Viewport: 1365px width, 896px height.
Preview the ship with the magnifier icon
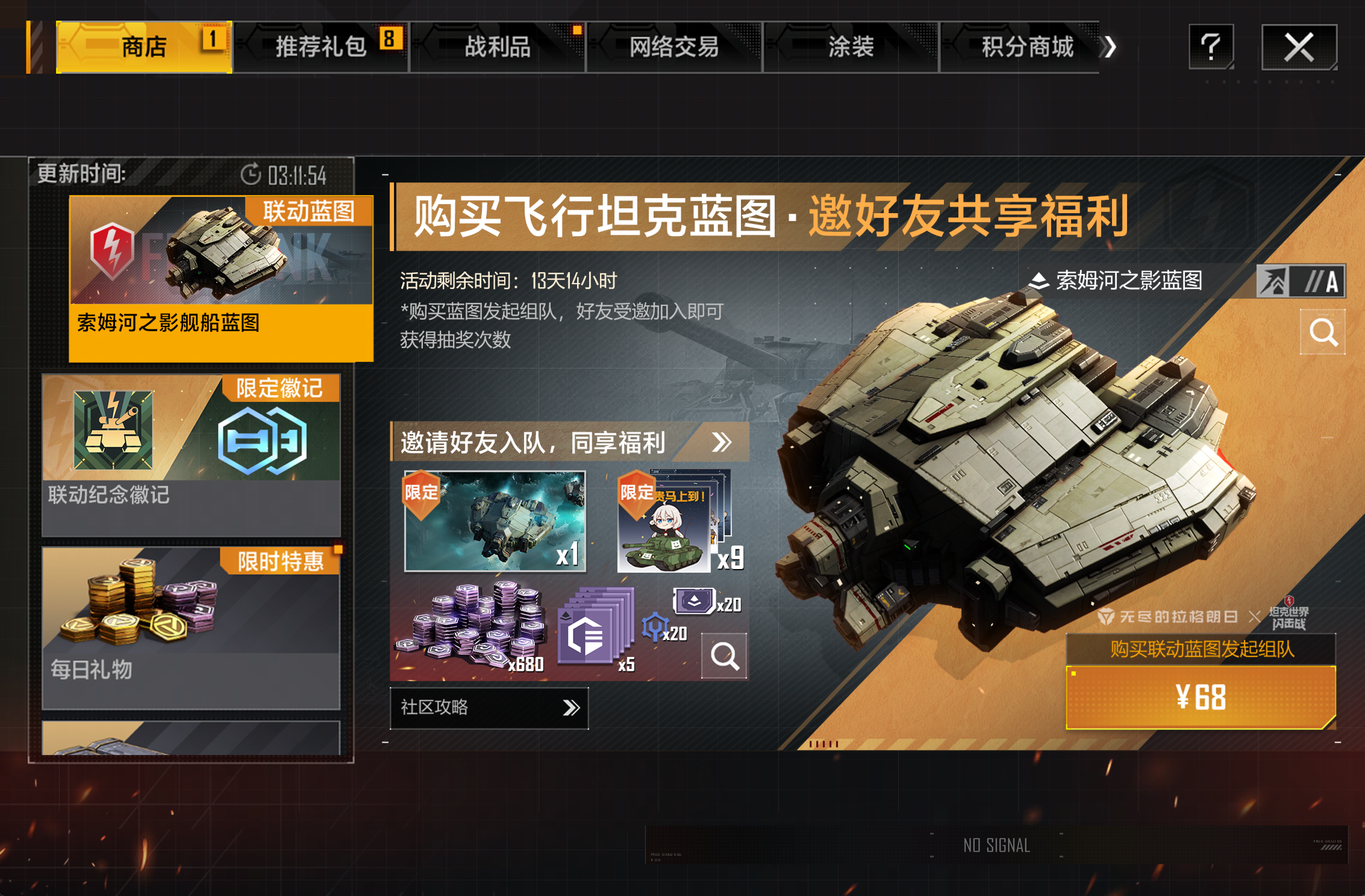pos(1323,332)
